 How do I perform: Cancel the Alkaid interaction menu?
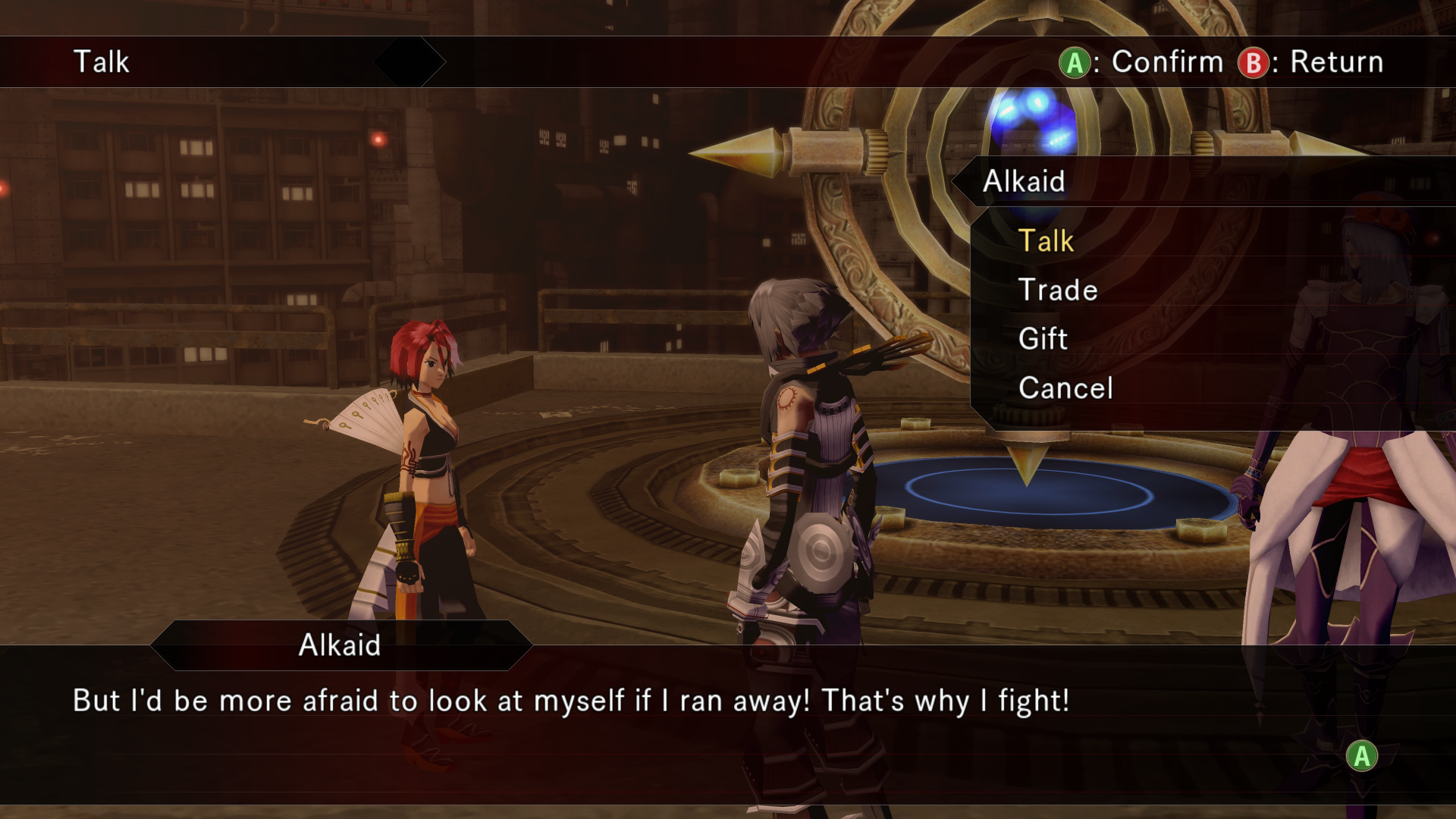pos(1065,388)
